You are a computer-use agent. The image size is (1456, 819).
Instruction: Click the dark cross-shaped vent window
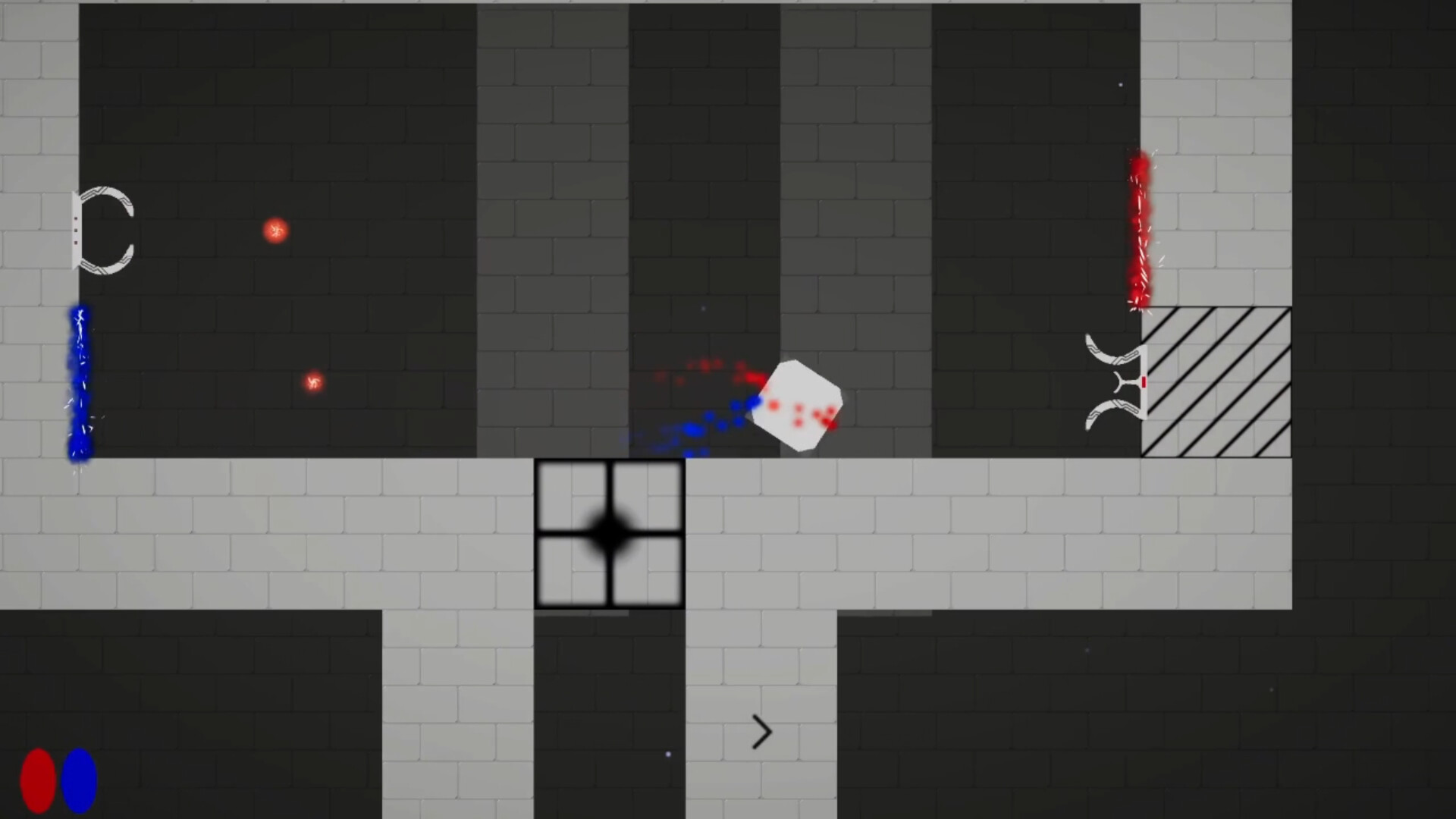610,532
